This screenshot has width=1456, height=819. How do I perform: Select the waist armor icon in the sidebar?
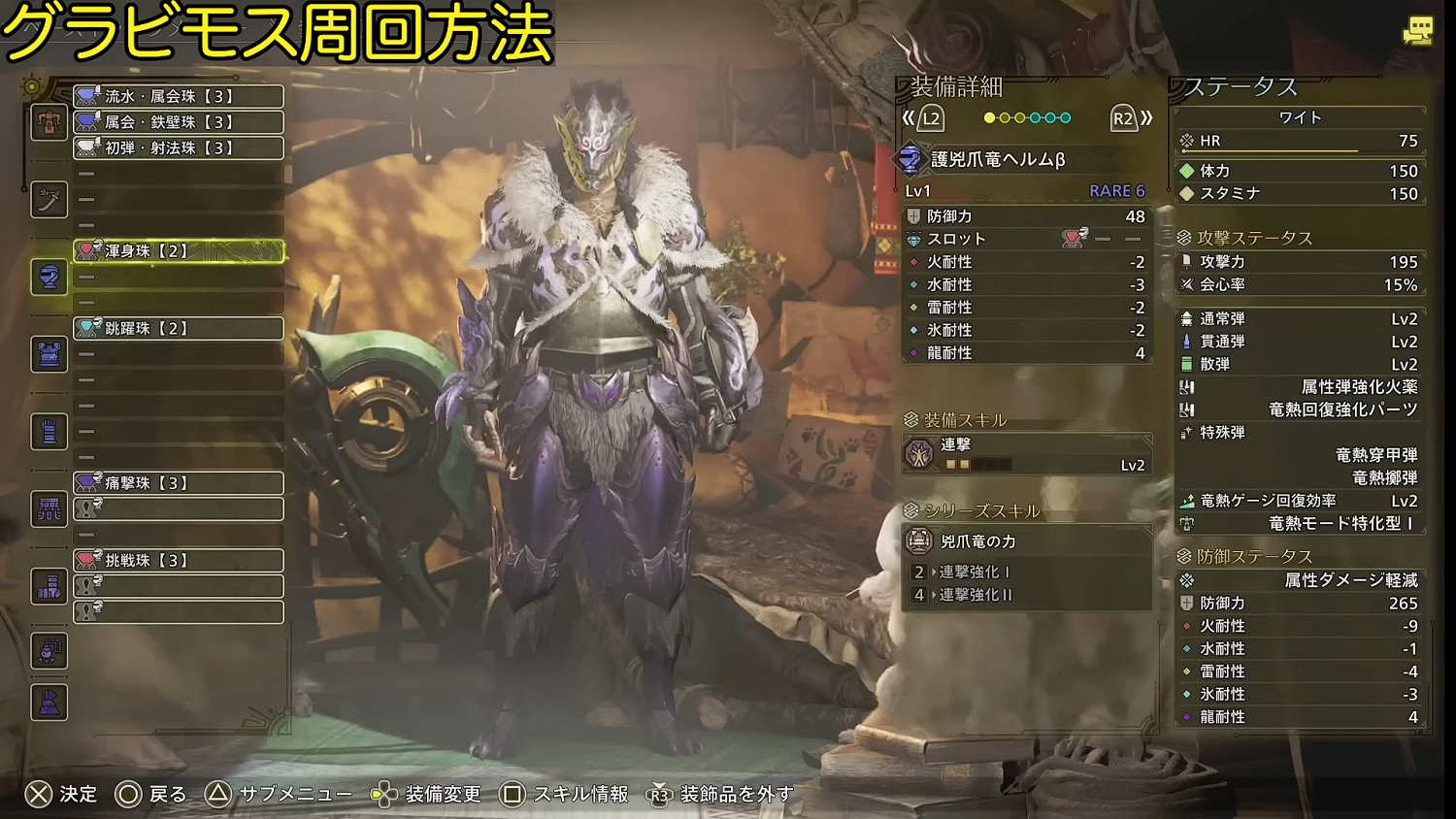[48, 510]
